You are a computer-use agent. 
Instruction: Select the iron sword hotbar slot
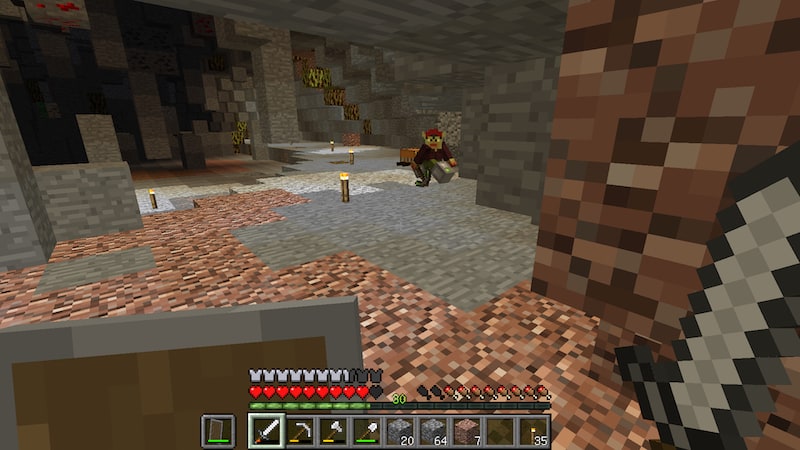[265, 432]
